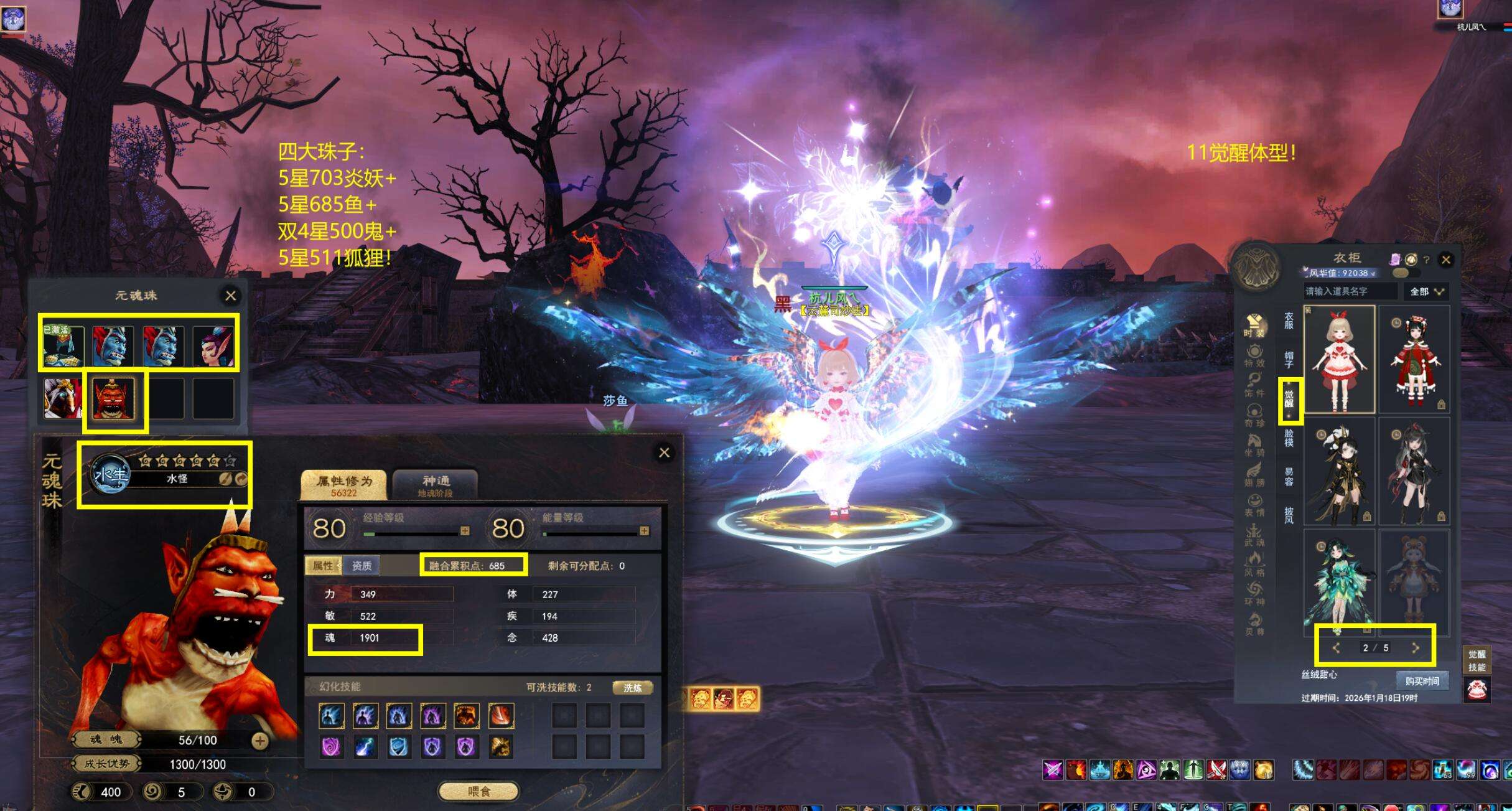The image size is (1512, 811).
Task: Click the 购买时间 buy time button
Action: [x=1422, y=681]
